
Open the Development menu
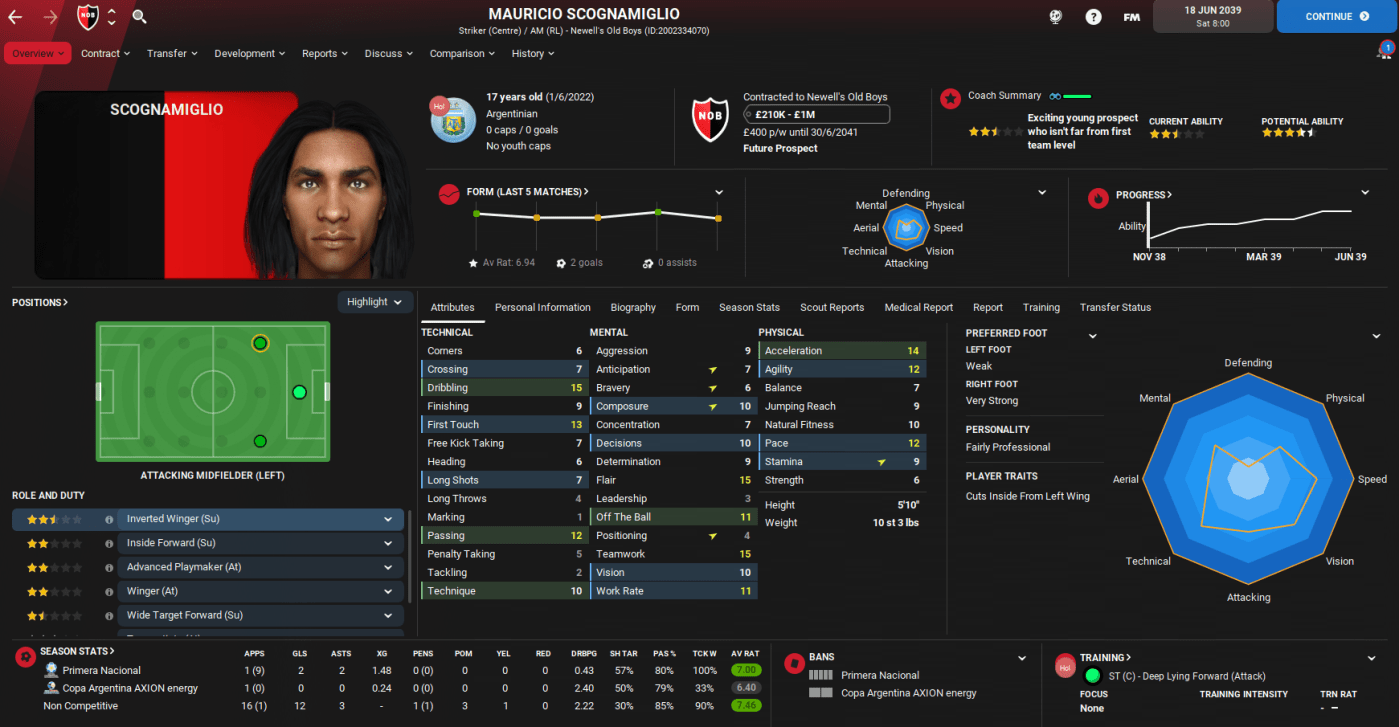250,53
